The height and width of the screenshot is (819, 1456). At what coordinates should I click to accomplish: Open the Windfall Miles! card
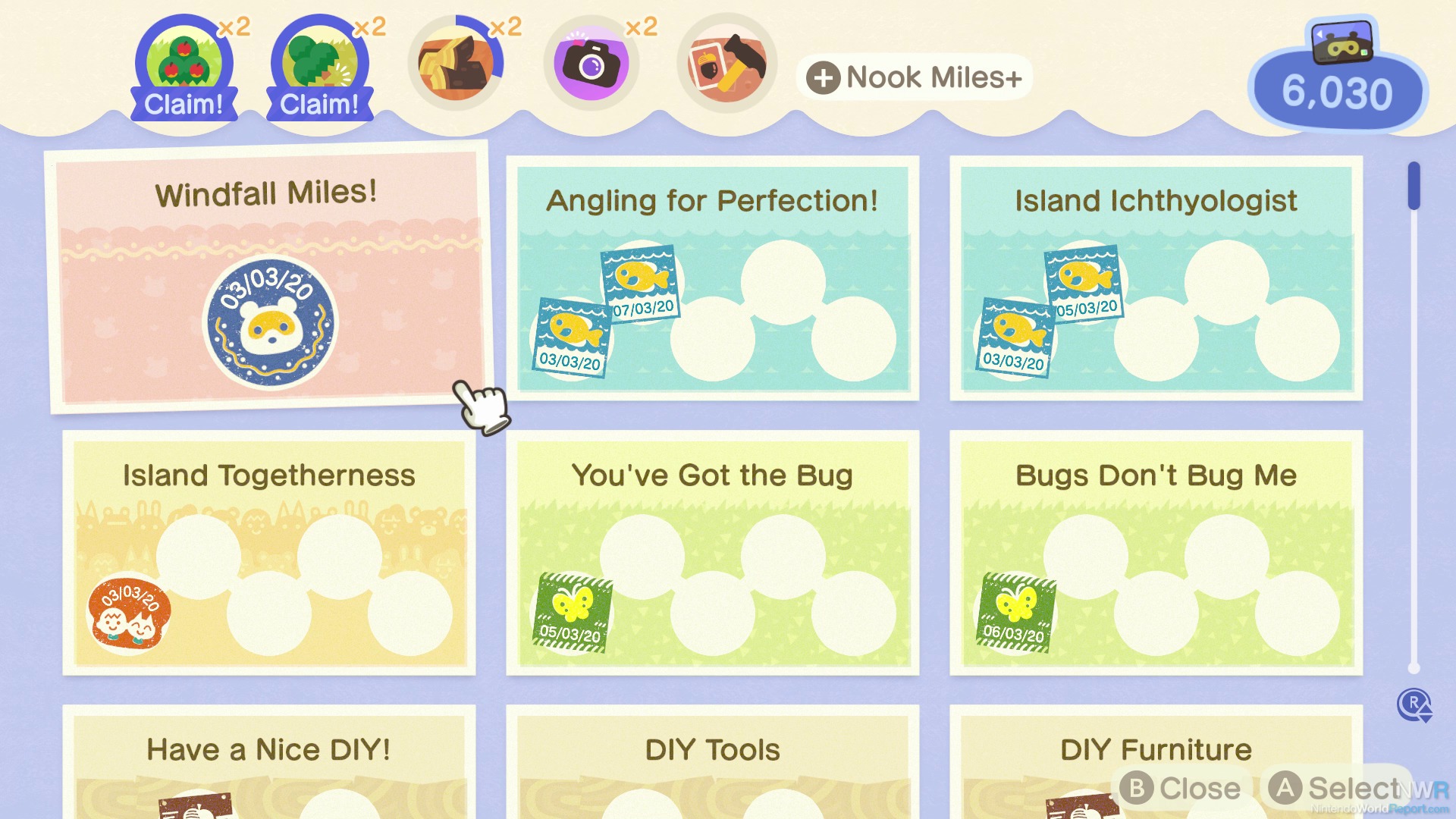269,277
